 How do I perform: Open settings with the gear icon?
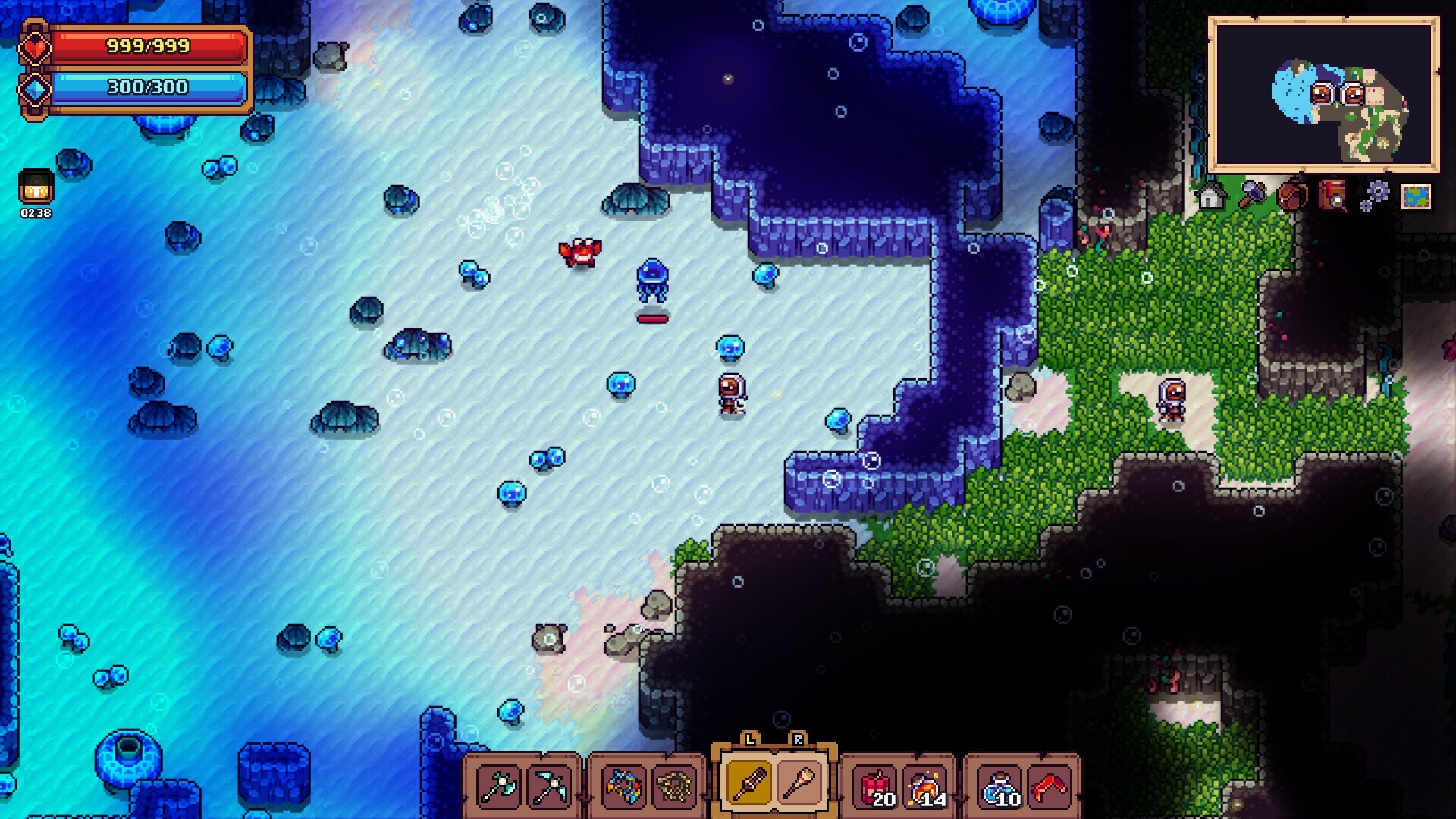1377,196
